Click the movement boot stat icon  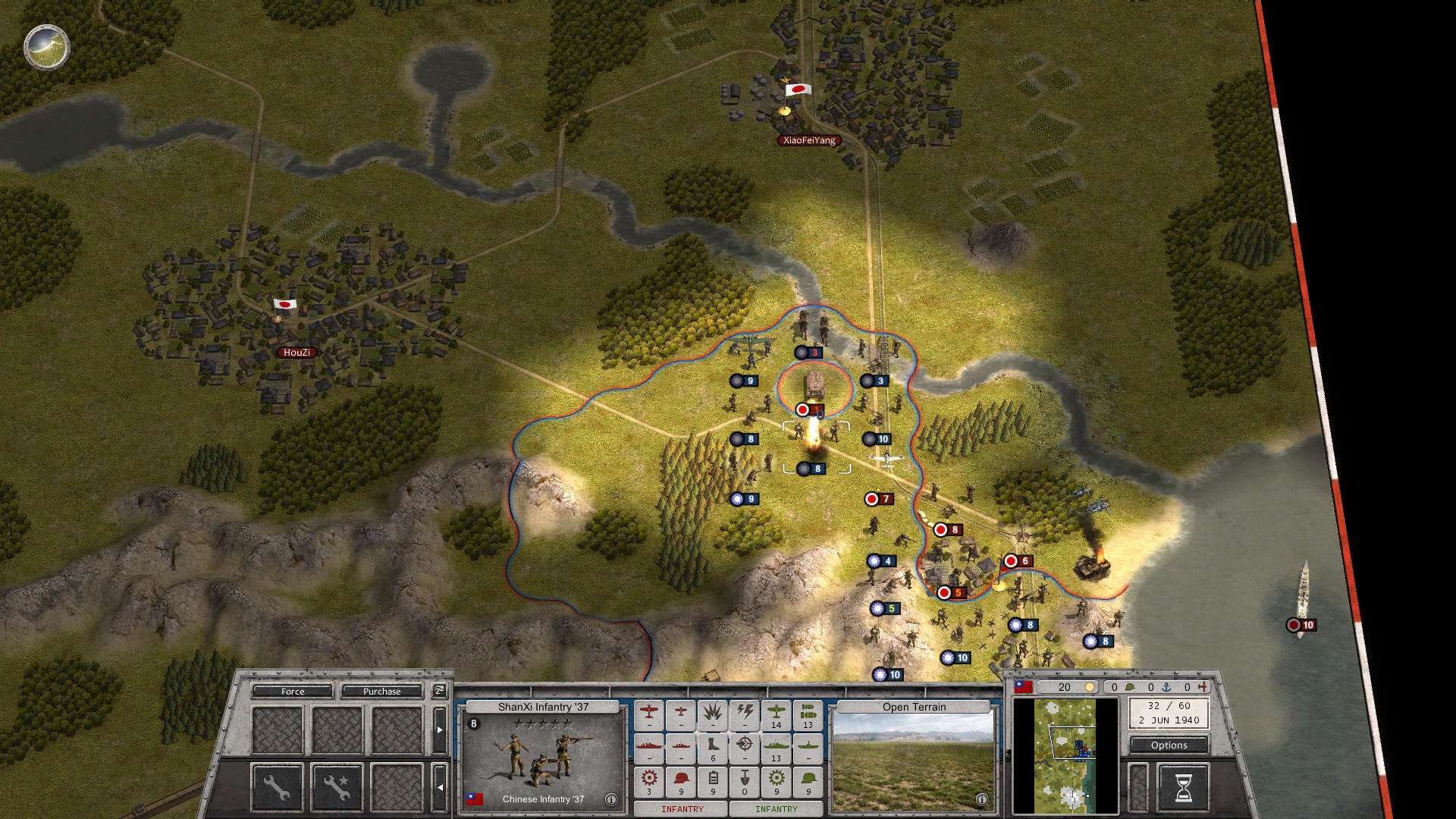(713, 748)
